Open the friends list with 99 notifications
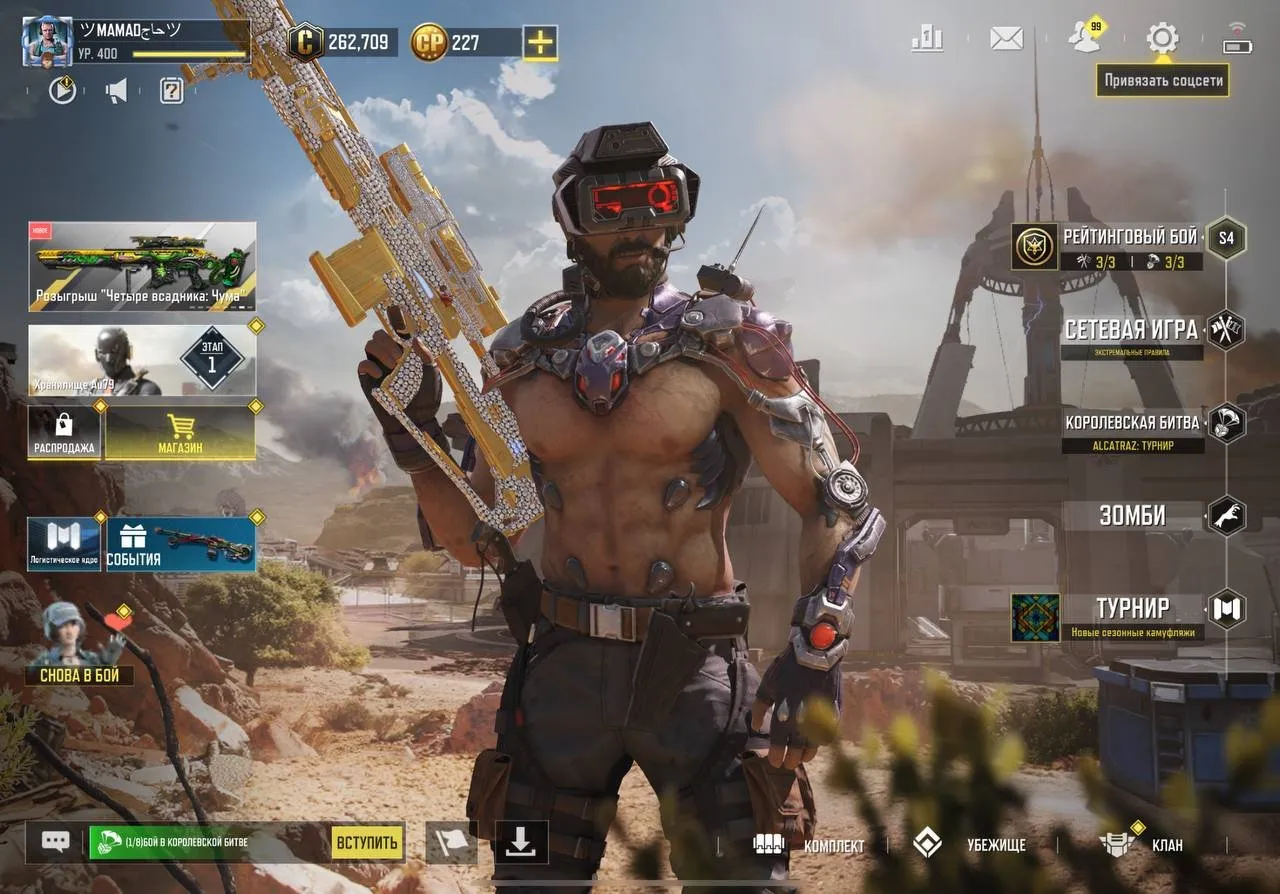1280x894 pixels. click(1084, 37)
